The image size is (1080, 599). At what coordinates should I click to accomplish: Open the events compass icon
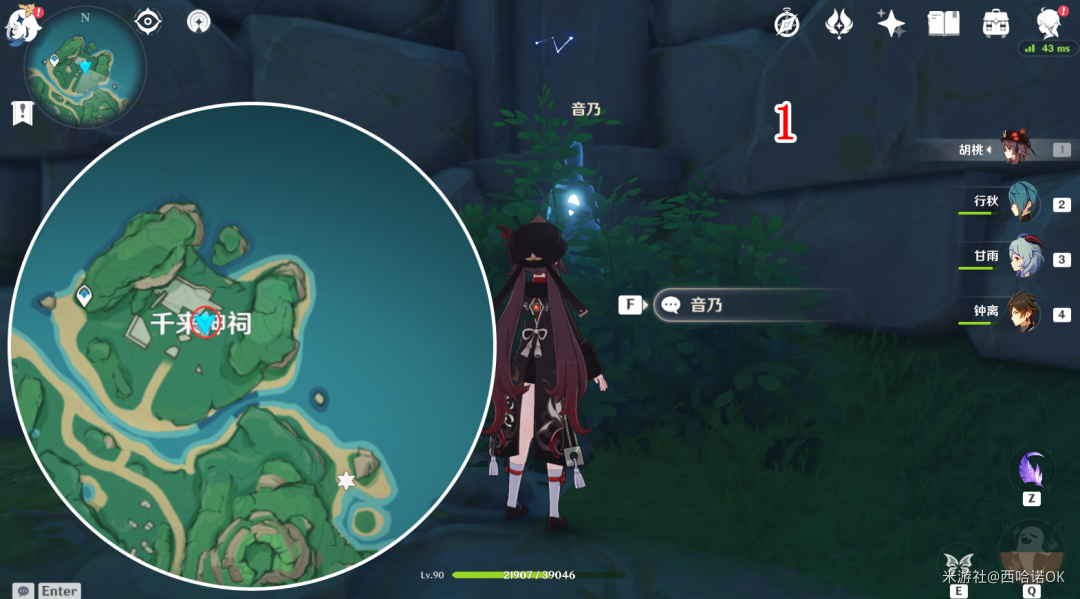point(787,24)
